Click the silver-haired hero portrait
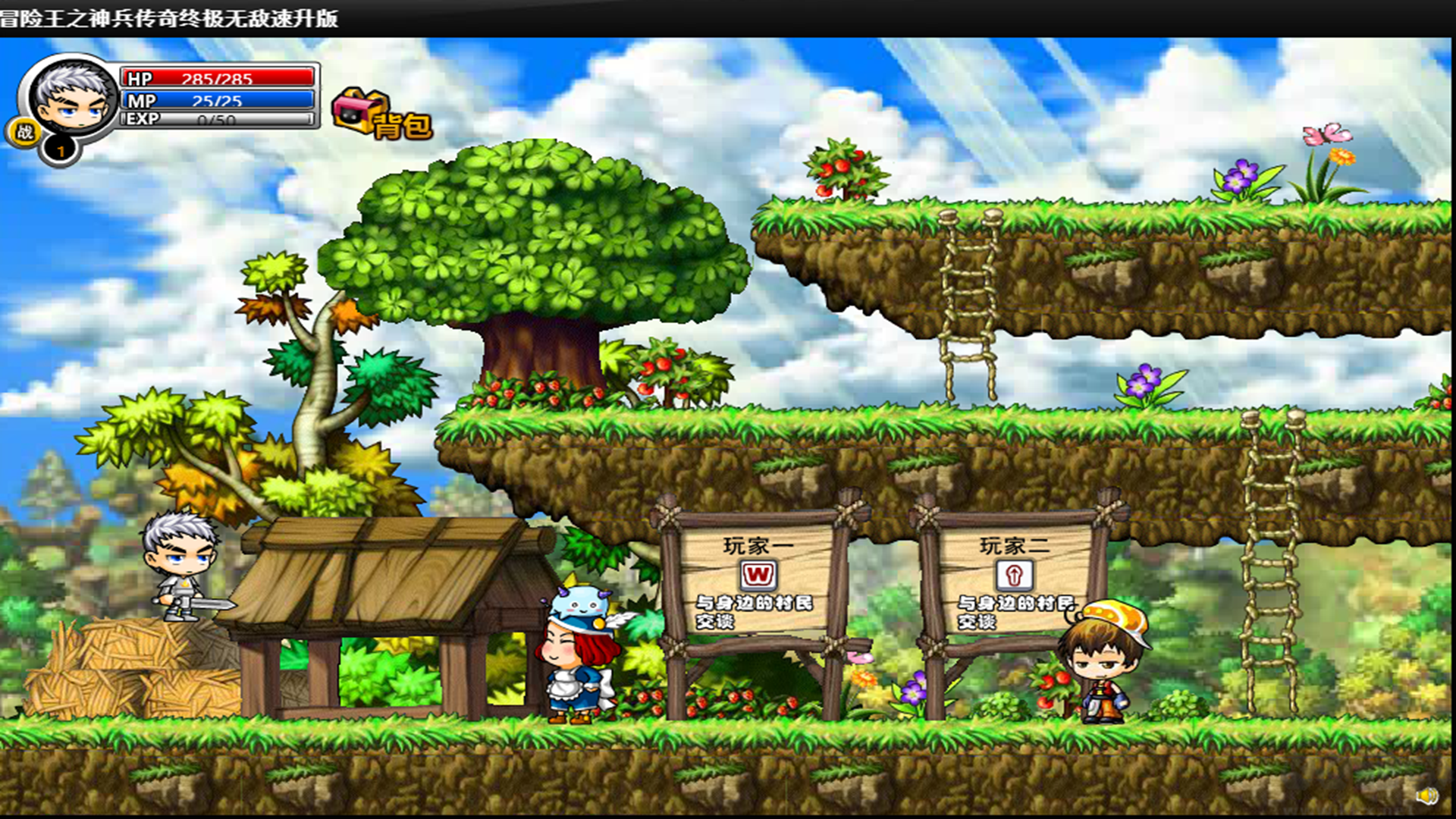 point(71,100)
